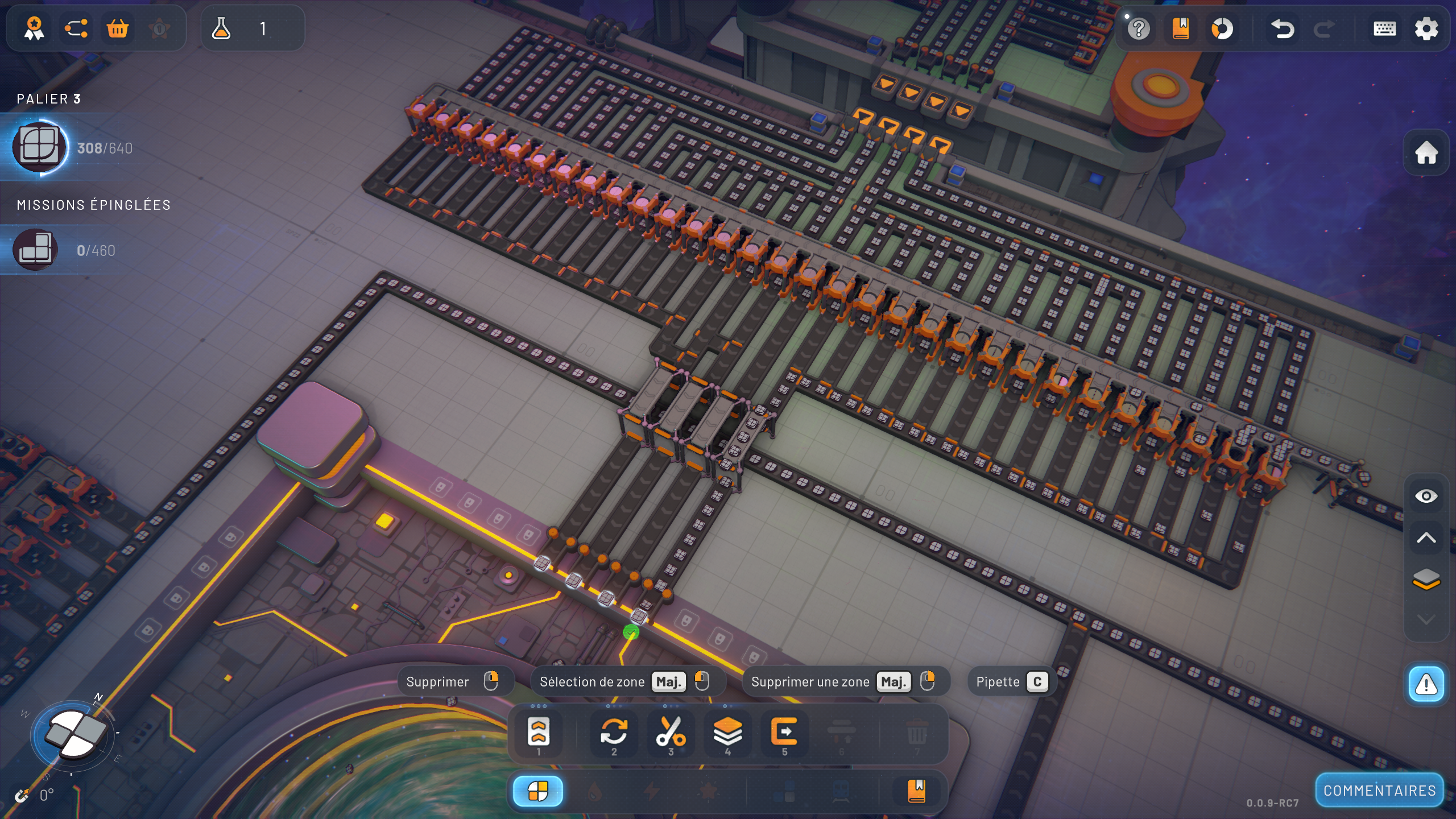Open the orange blueprint book in top bar
Screen dimensions: 1456x819
[x=1181, y=28]
